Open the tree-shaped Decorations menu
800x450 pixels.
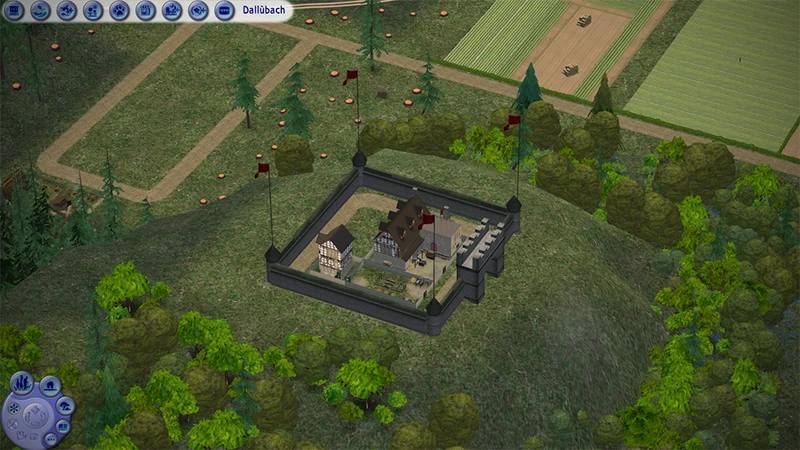64,406
